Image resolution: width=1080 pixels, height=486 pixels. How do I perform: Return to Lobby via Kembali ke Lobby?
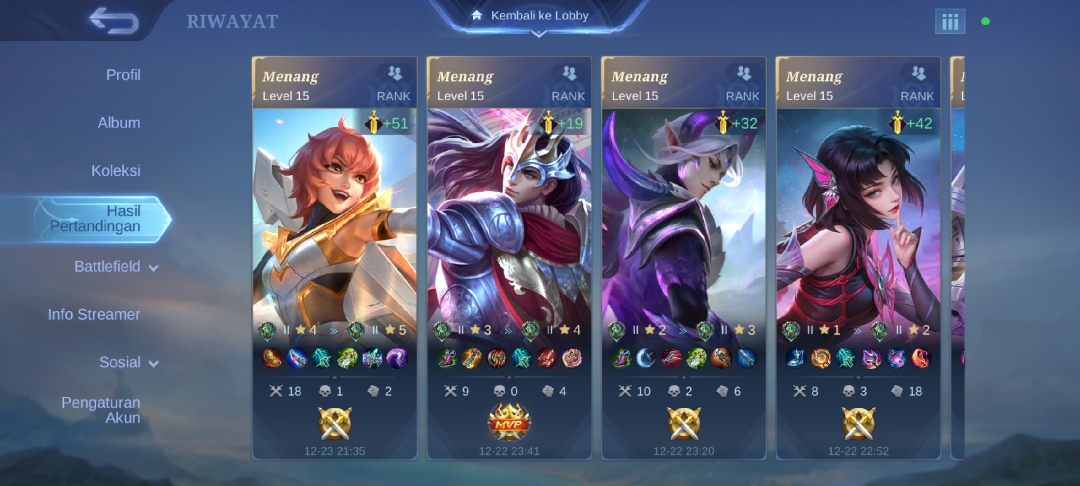click(539, 16)
